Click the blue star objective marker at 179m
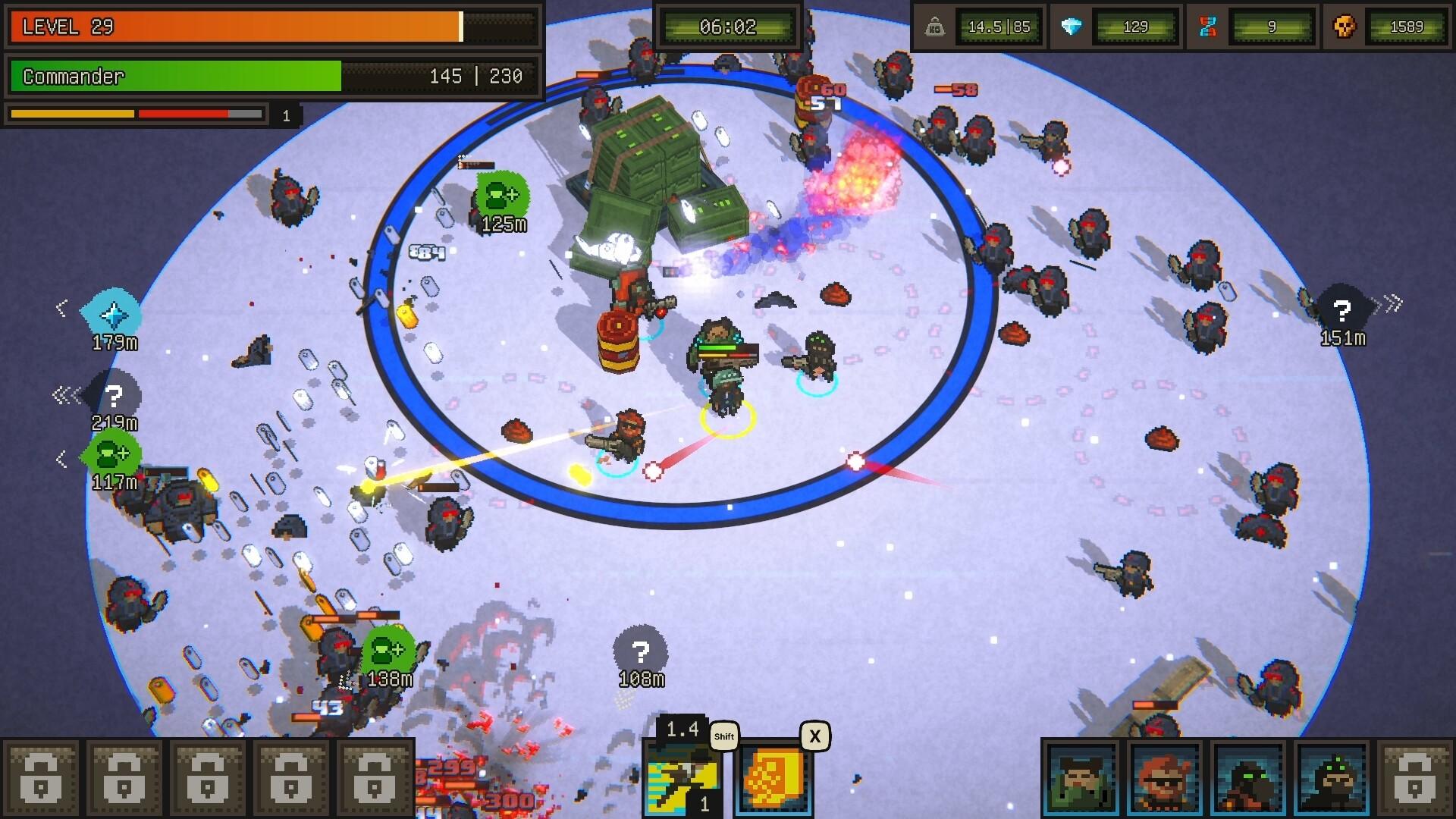The width and height of the screenshot is (1456, 819). pyautogui.click(x=112, y=314)
